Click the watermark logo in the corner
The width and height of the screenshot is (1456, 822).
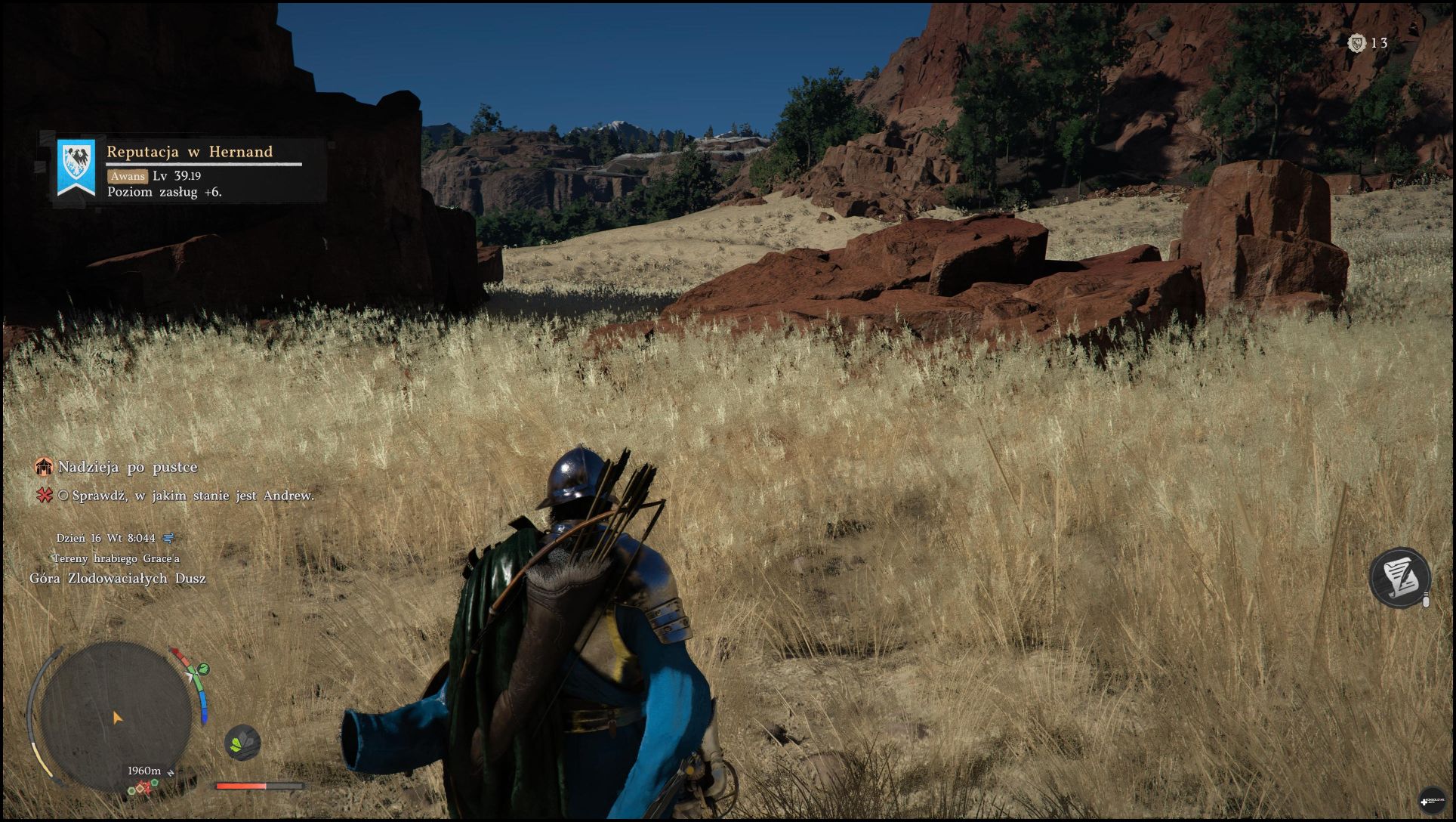click(x=1432, y=799)
